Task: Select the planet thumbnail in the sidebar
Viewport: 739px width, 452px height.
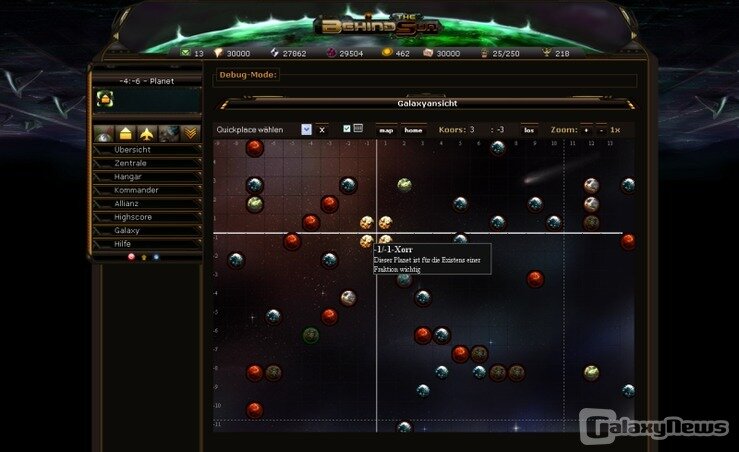Action: (104, 98)
